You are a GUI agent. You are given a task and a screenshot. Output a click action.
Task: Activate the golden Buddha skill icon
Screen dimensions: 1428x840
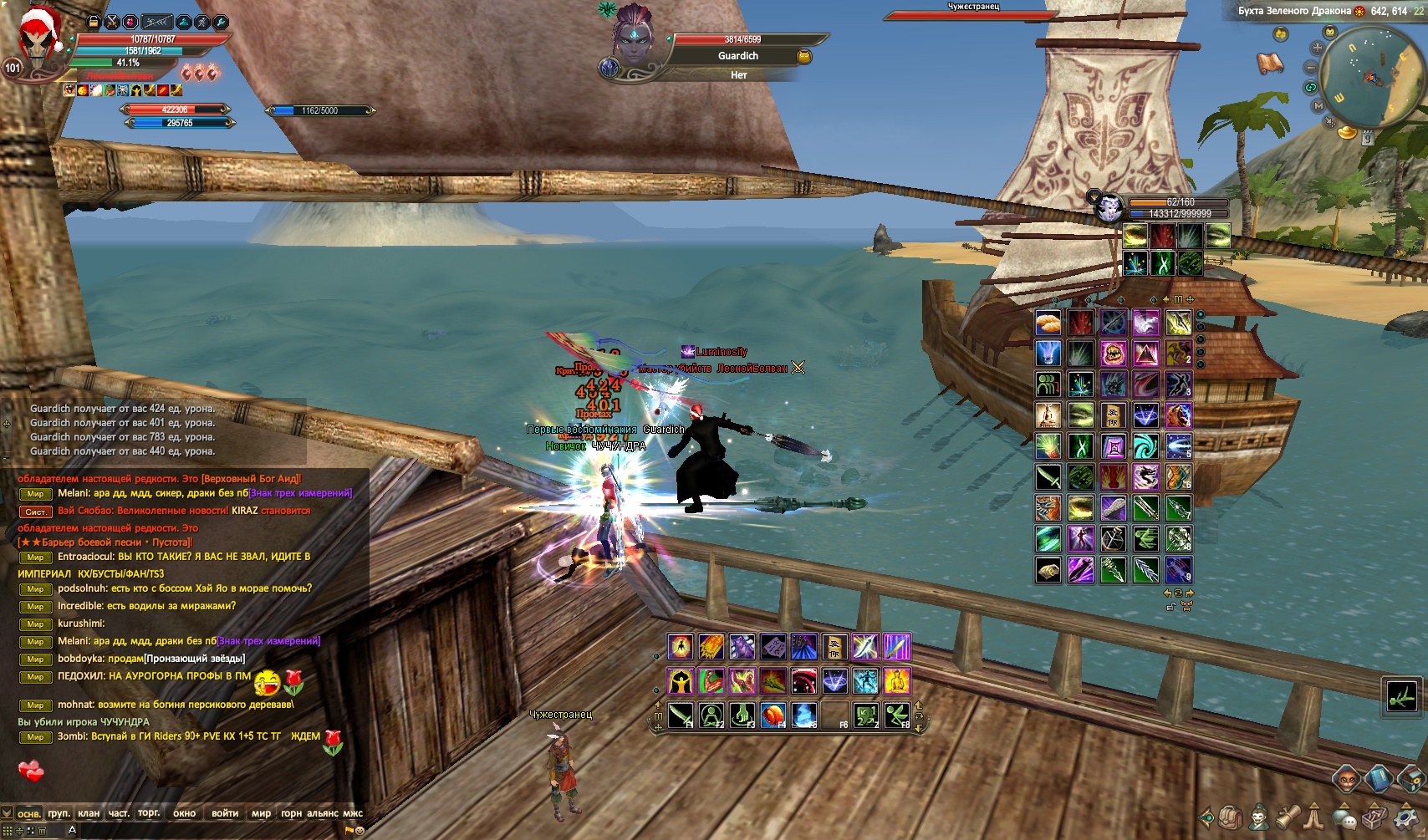click(x=896, y=680)
